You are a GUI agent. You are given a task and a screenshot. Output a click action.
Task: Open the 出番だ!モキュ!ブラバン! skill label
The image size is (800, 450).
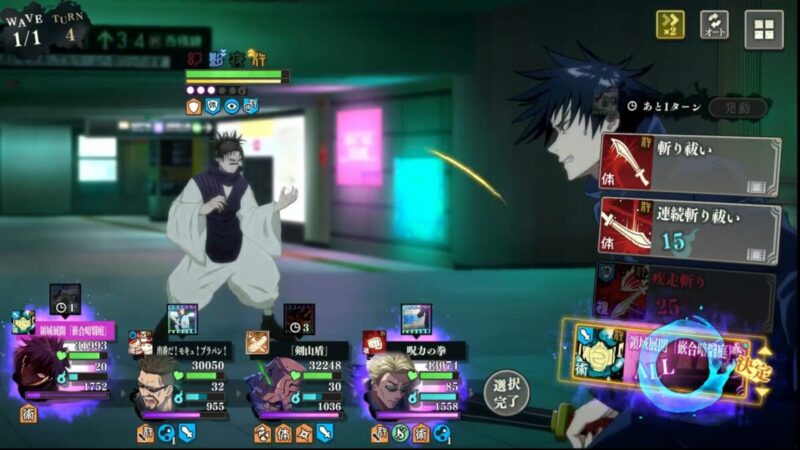[190, 350]
